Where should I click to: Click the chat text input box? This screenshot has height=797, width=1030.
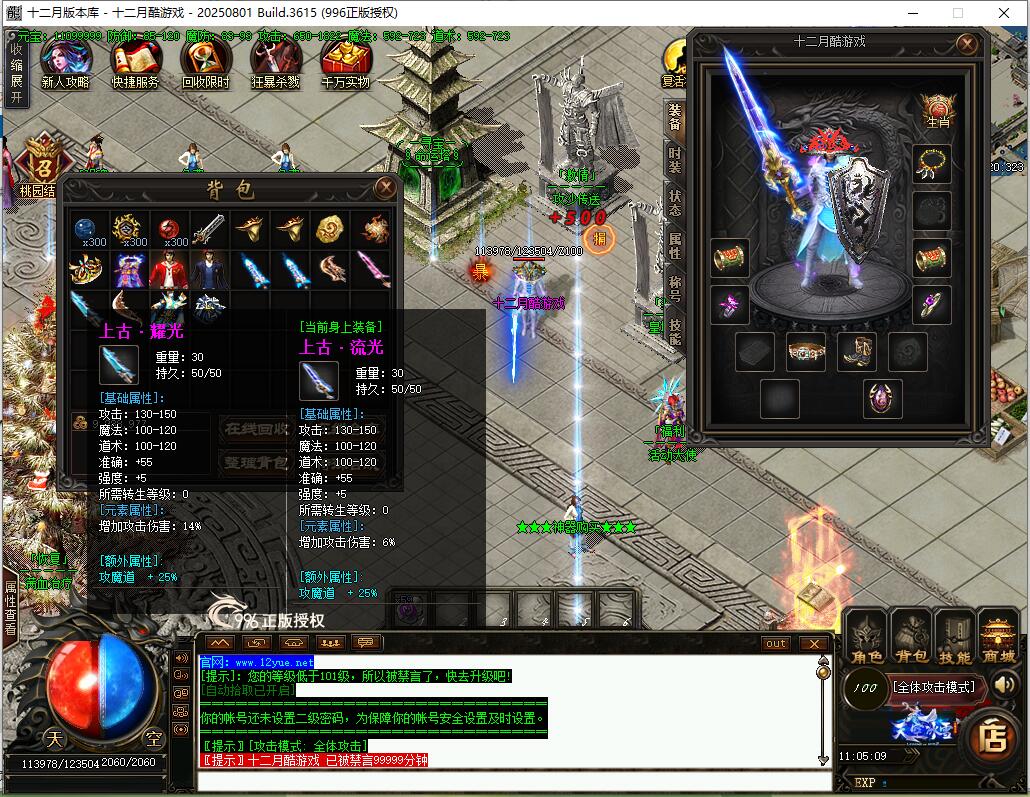click(x=510, y=780)
